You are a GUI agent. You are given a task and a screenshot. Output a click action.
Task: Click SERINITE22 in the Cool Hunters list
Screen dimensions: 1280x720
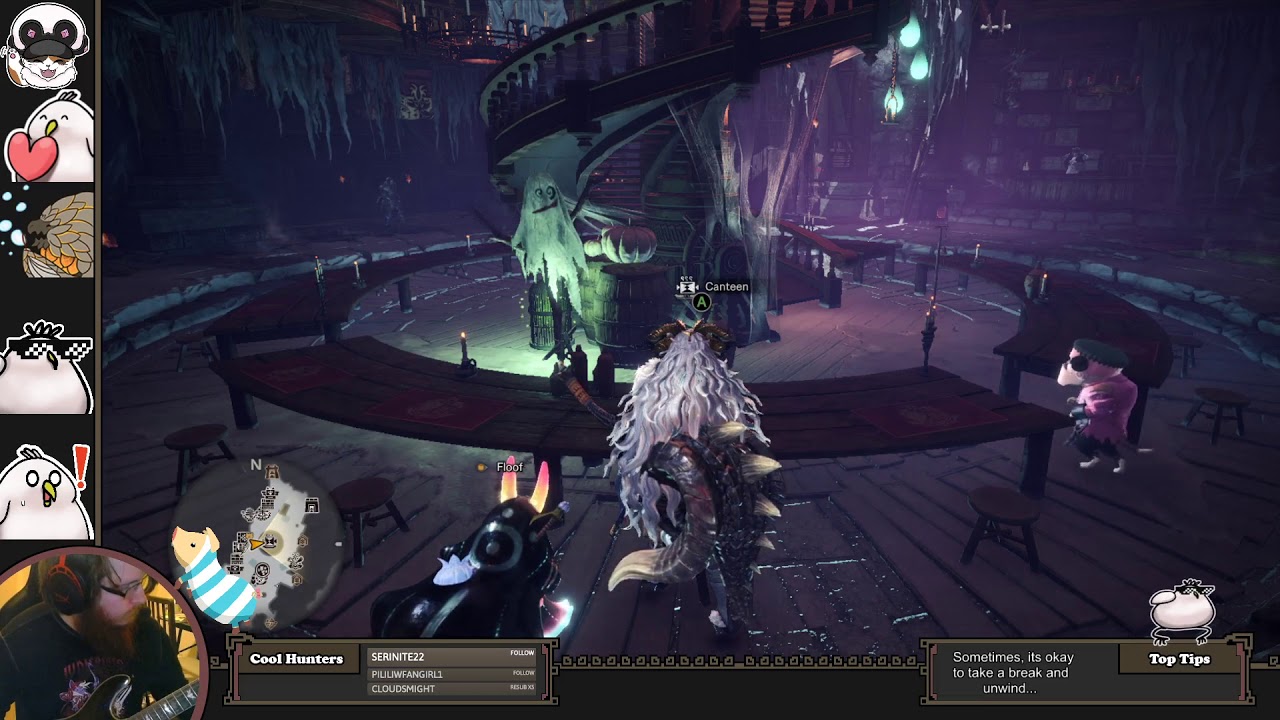click(398, 657)
